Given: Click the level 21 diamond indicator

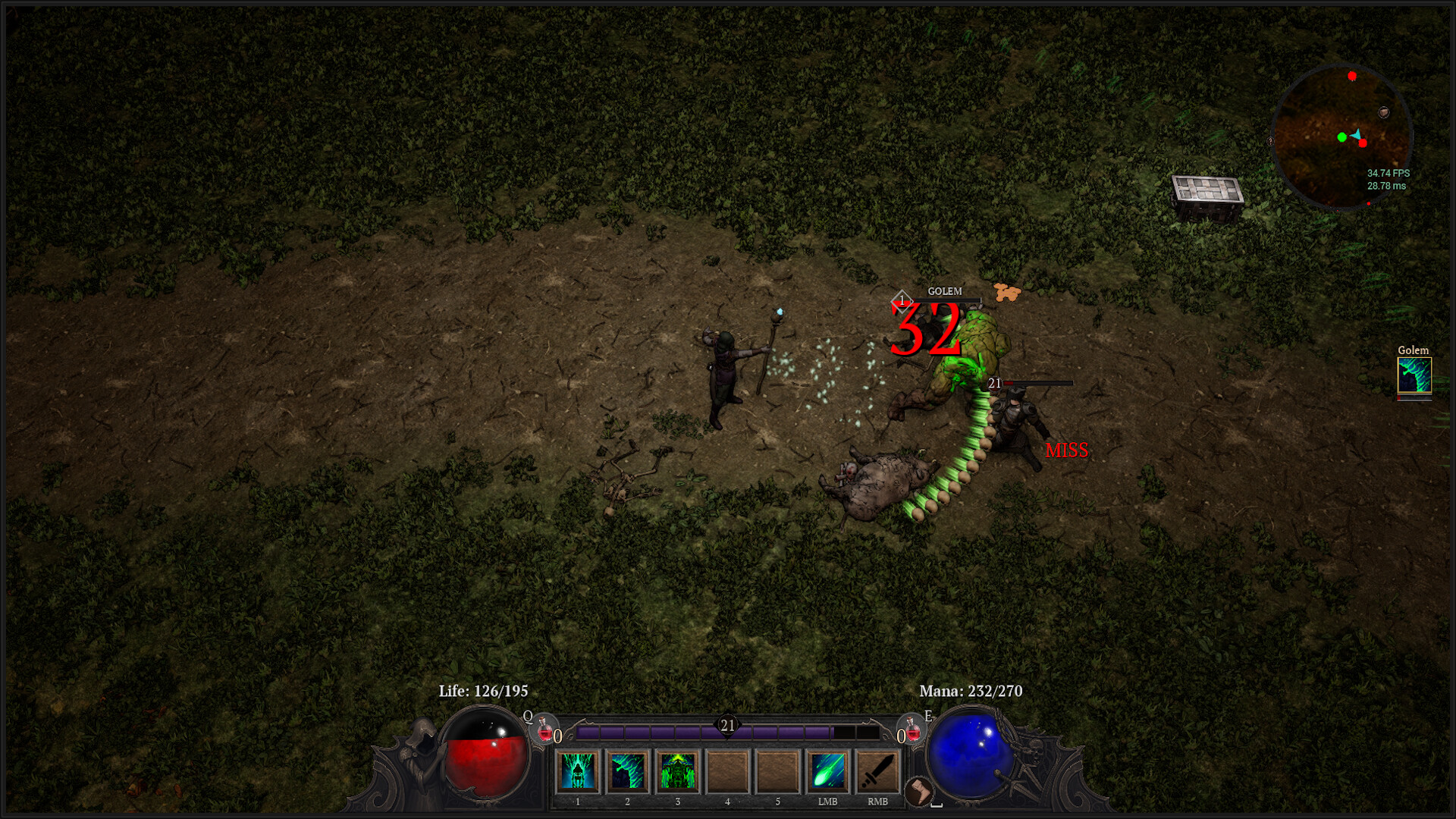Looking at the screenshot, I should click(x=726, y=726).
